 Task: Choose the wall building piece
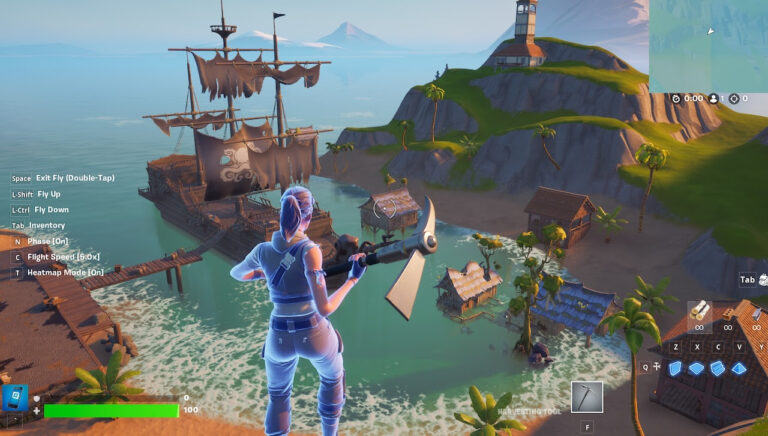point(674,368)
